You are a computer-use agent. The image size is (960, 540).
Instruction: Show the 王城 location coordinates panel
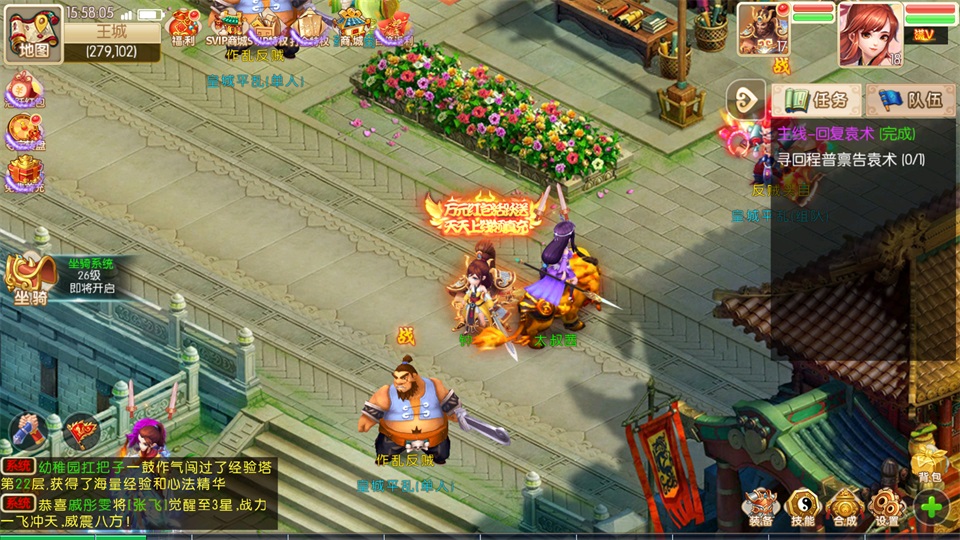point(111,42)
